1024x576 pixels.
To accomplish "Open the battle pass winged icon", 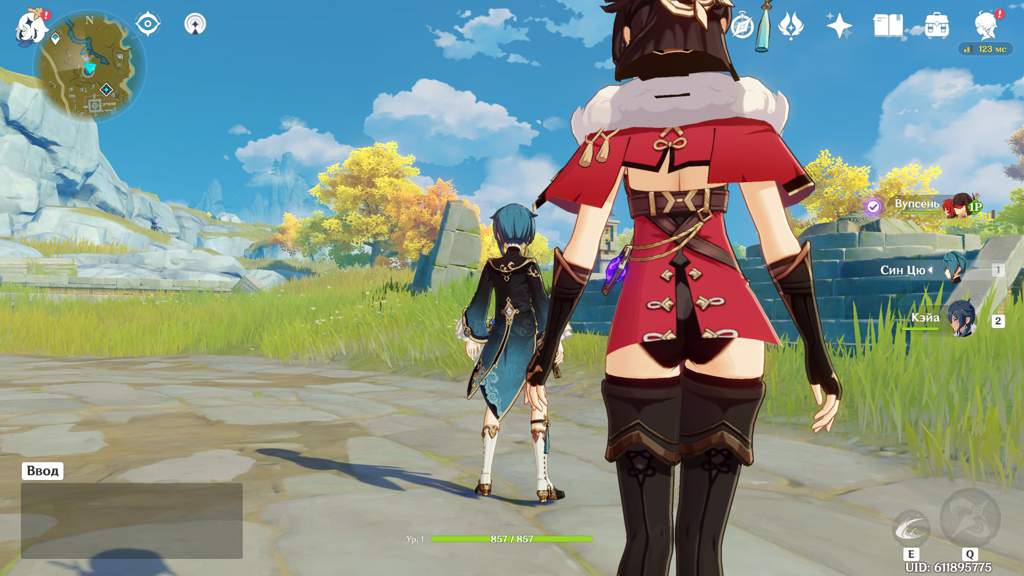I will (790, 26).
